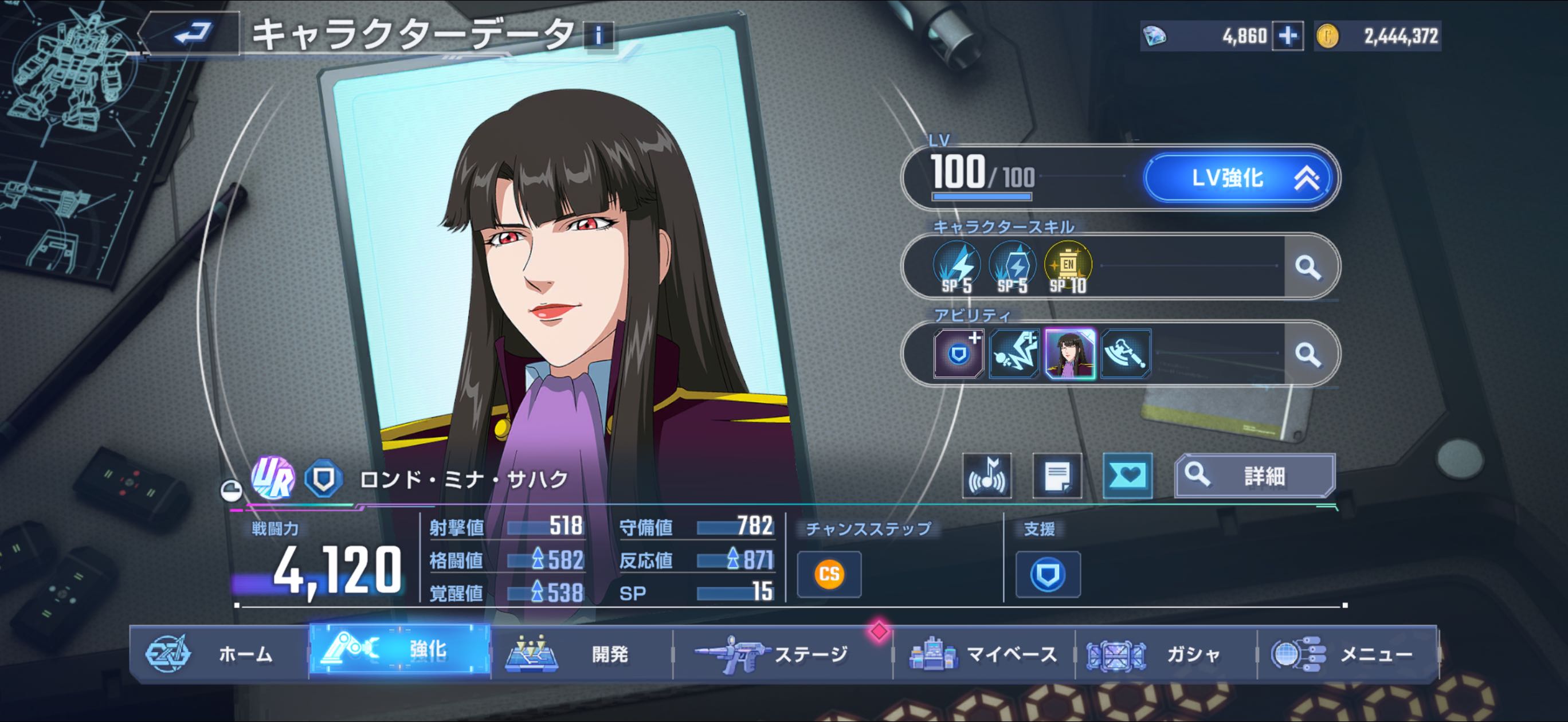Switch to the ガシャ gacha tab

click(x=1166, y=654)
